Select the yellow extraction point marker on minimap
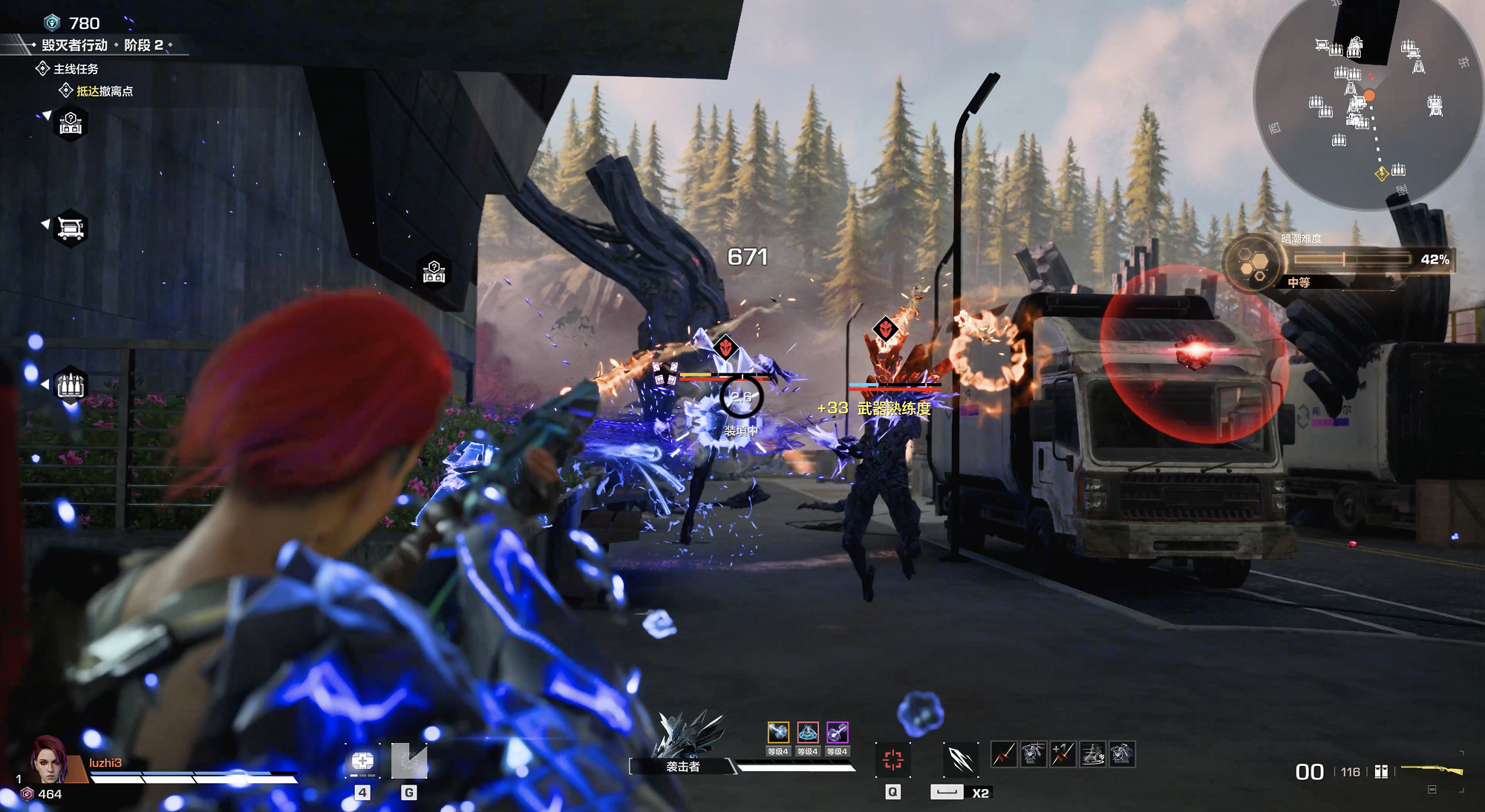 pos(1381,174)
